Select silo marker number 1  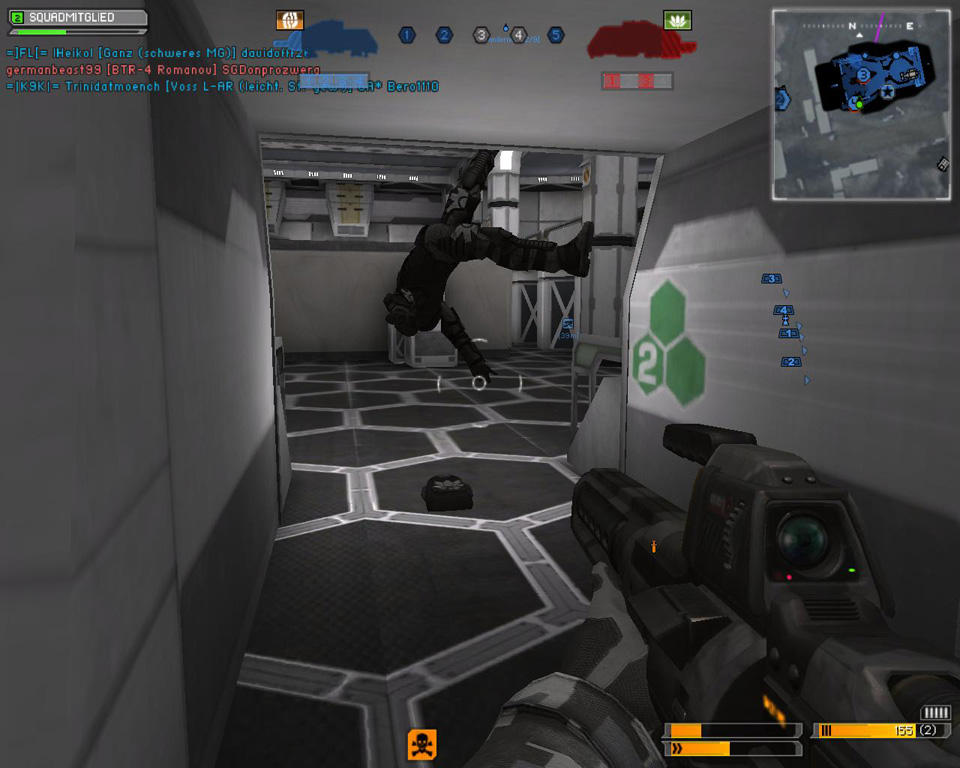(407, 35)
